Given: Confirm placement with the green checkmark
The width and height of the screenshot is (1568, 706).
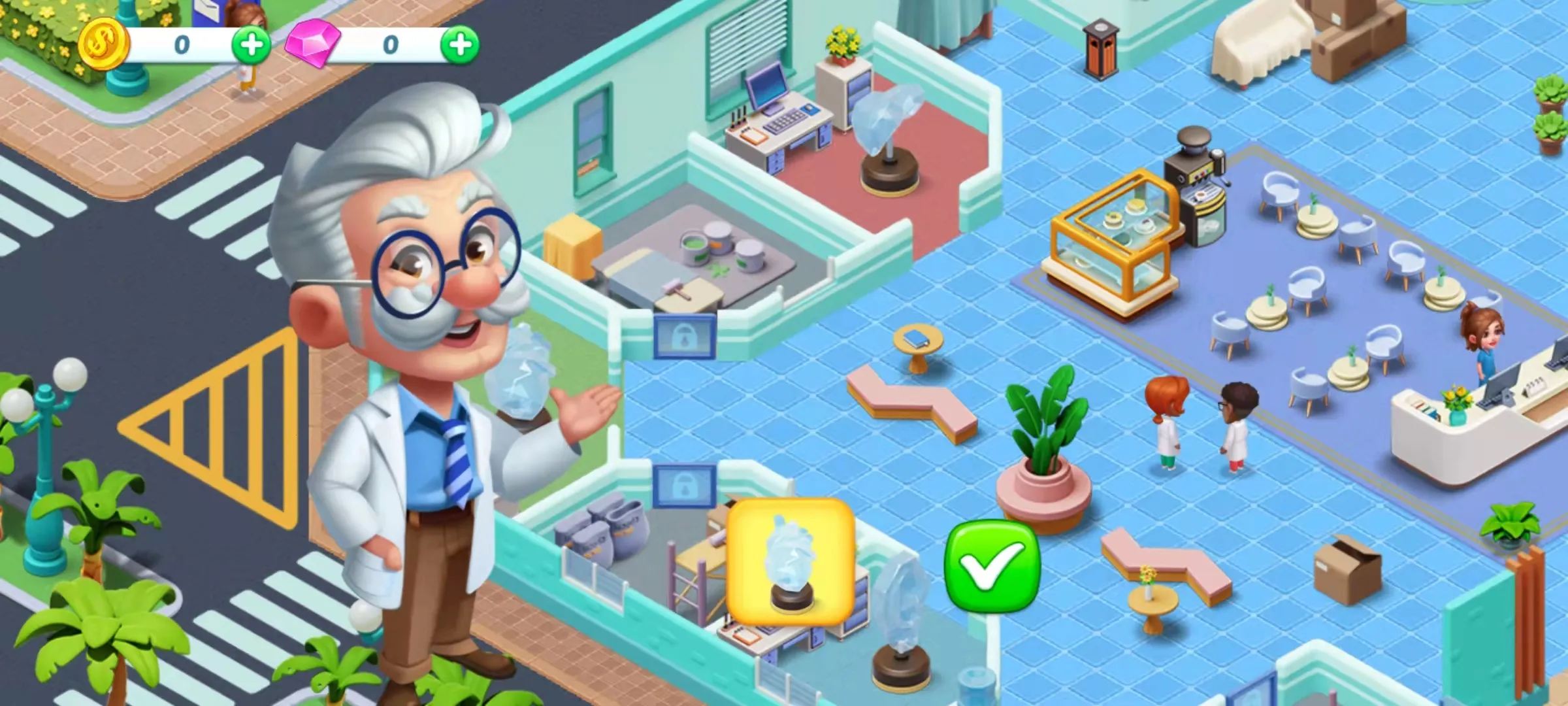Looking at the screenshot, I should click(x=992, y=566).
